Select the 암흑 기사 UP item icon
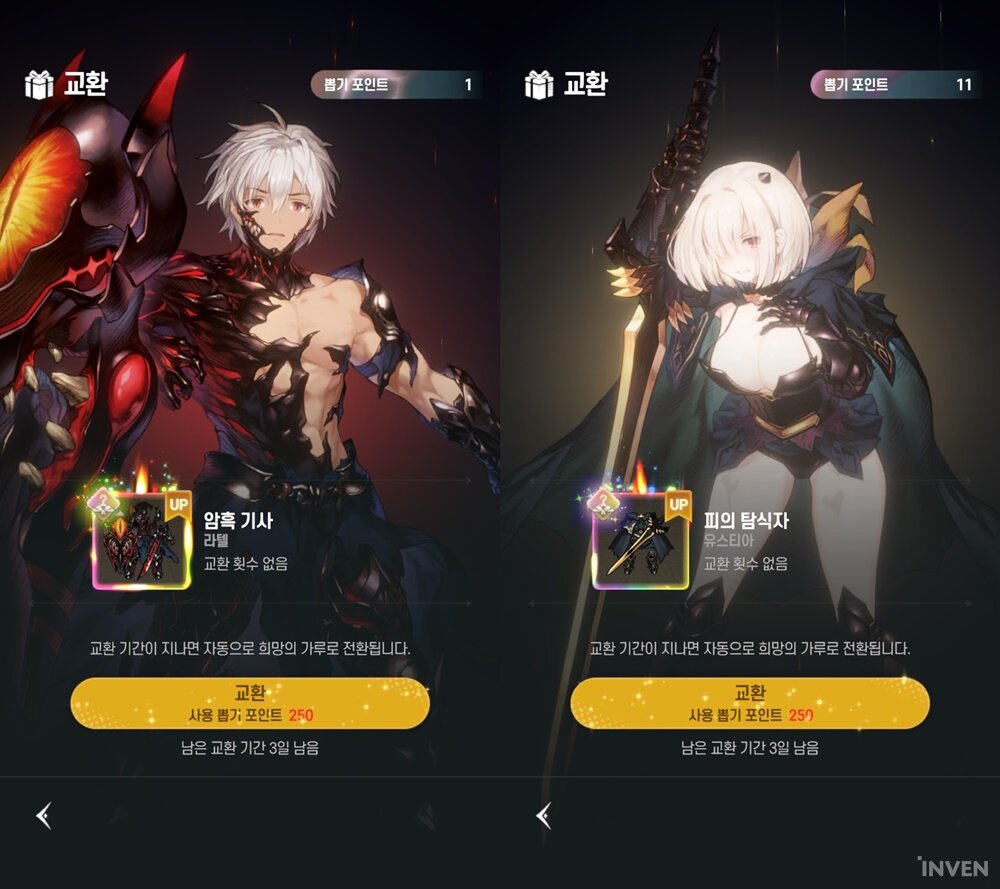Screen dimensions: 1000x889 (x=141, y=539)
